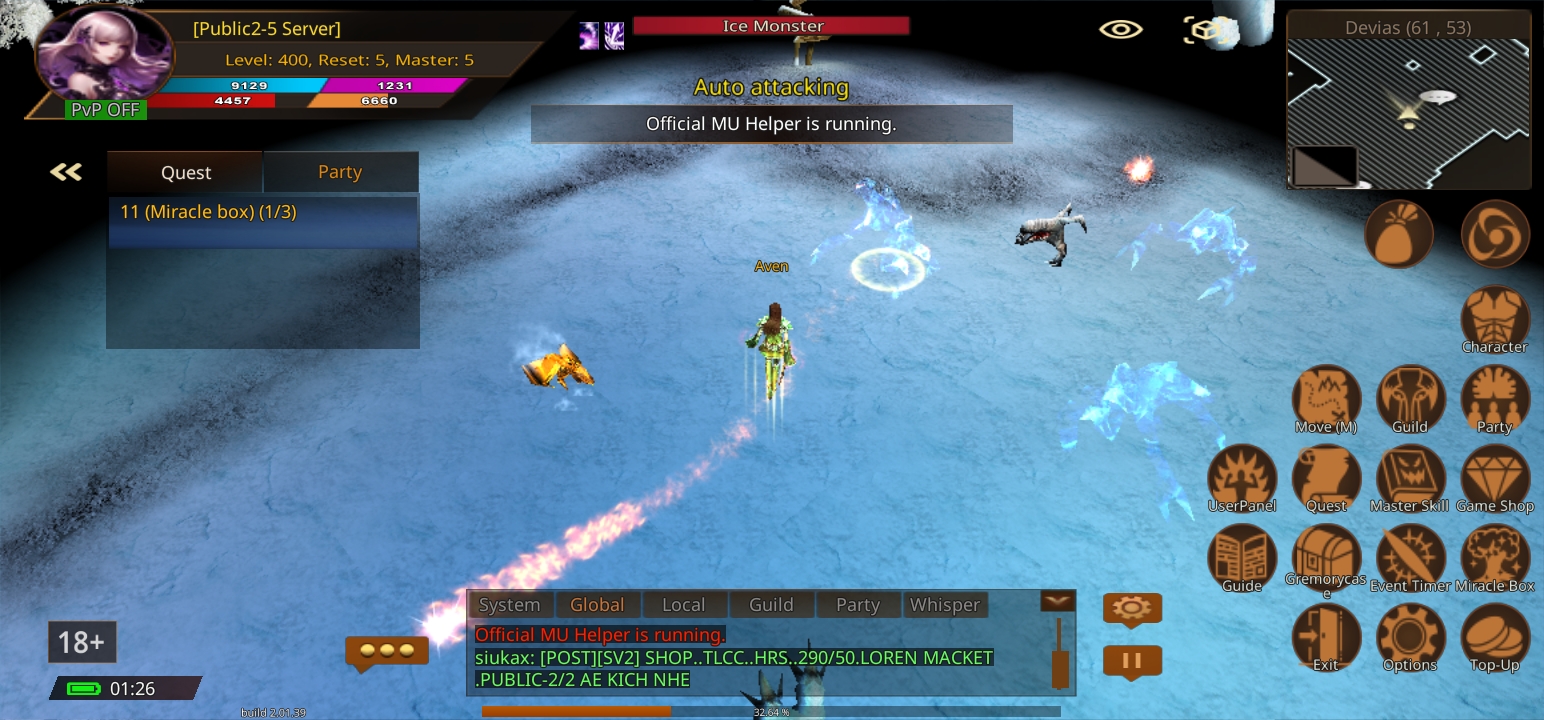Open the Options gear menu
Screen dimensions: 1544x720
click(x=1410, y=636)
